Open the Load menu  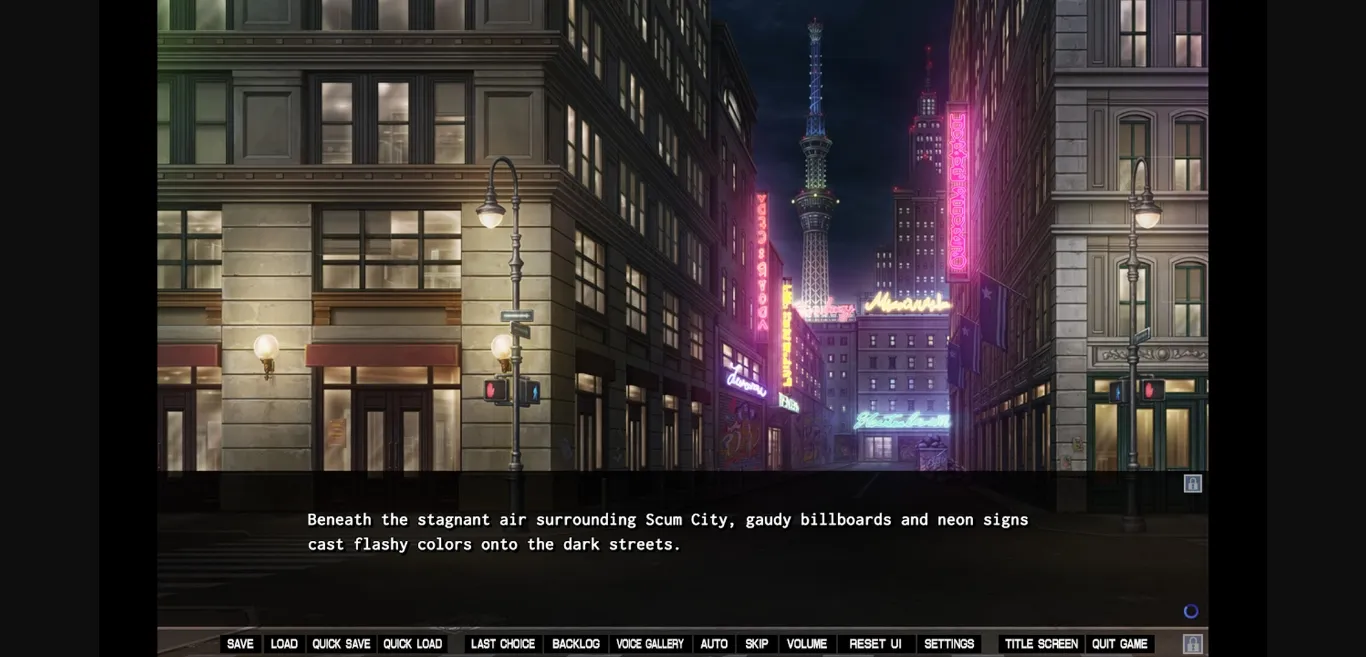pyautogui.click(x=284, y=644)
